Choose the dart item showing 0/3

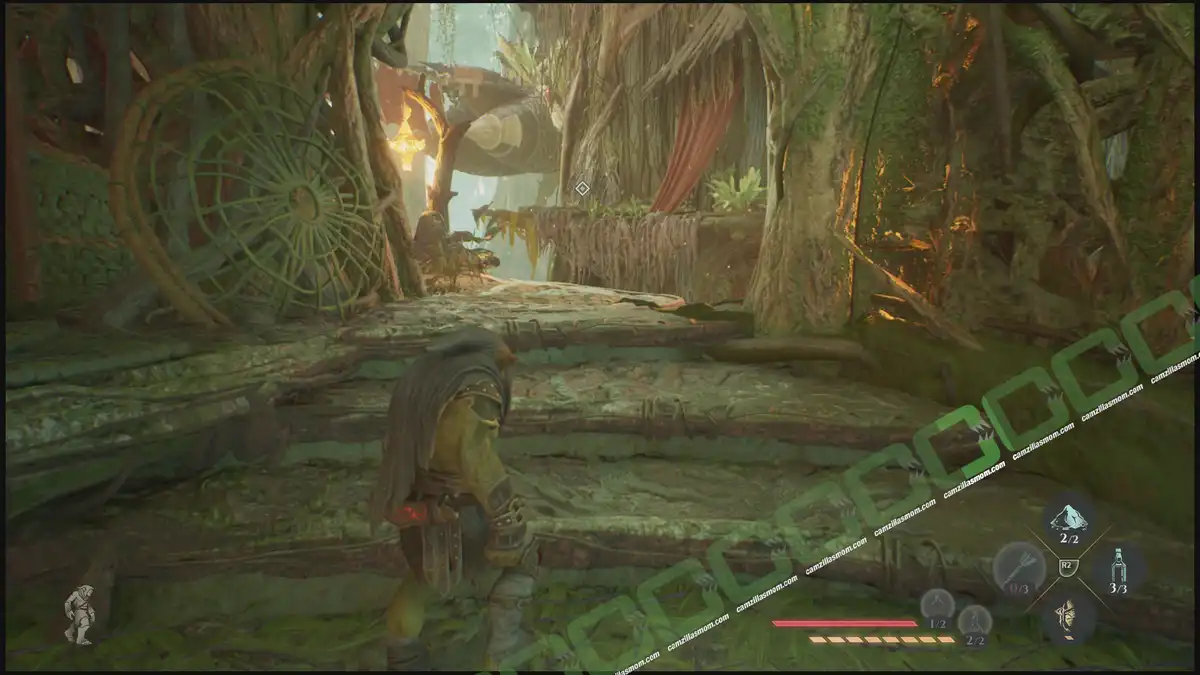click(x=1019, y=567)
